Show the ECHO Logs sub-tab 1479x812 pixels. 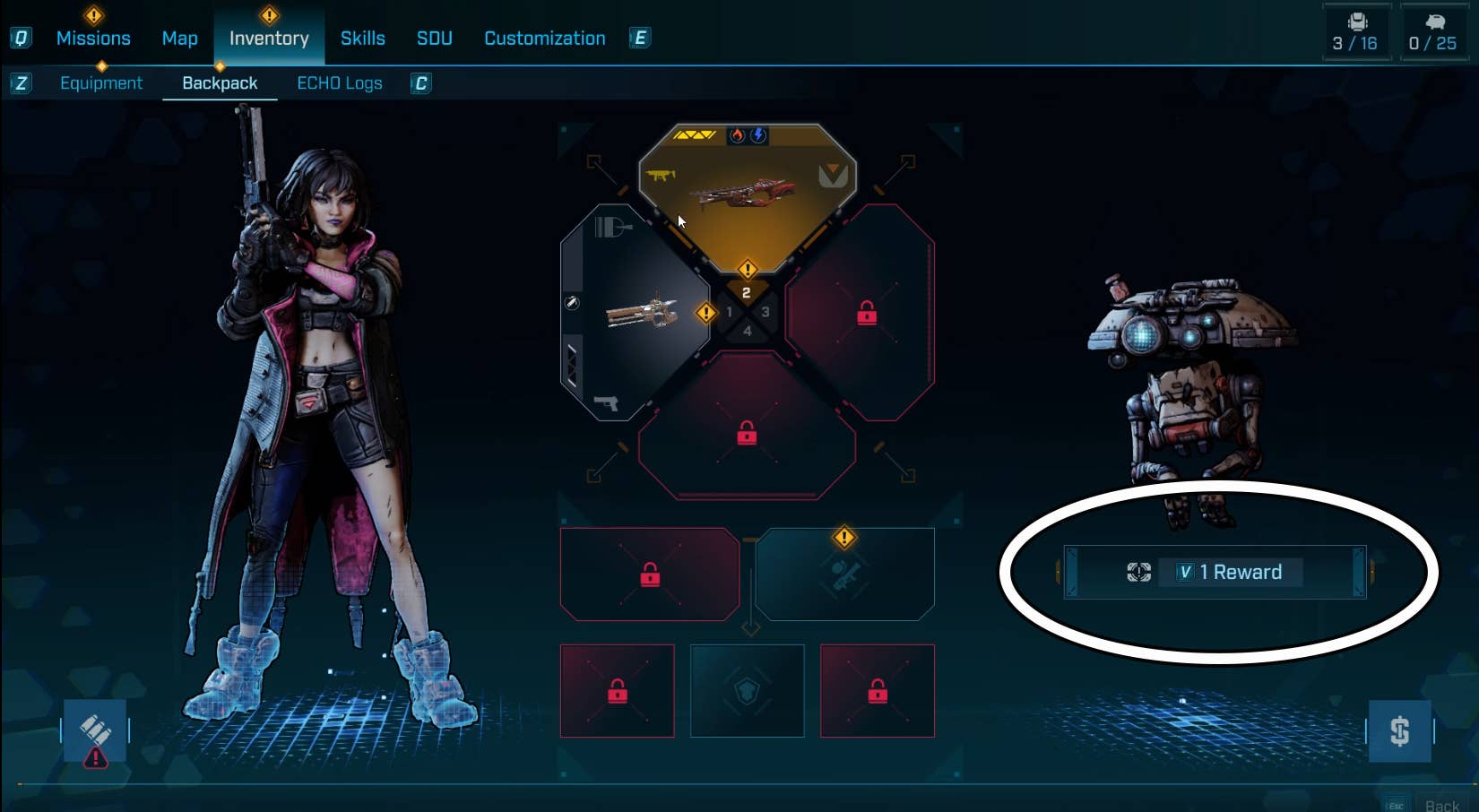coord(339,82)
